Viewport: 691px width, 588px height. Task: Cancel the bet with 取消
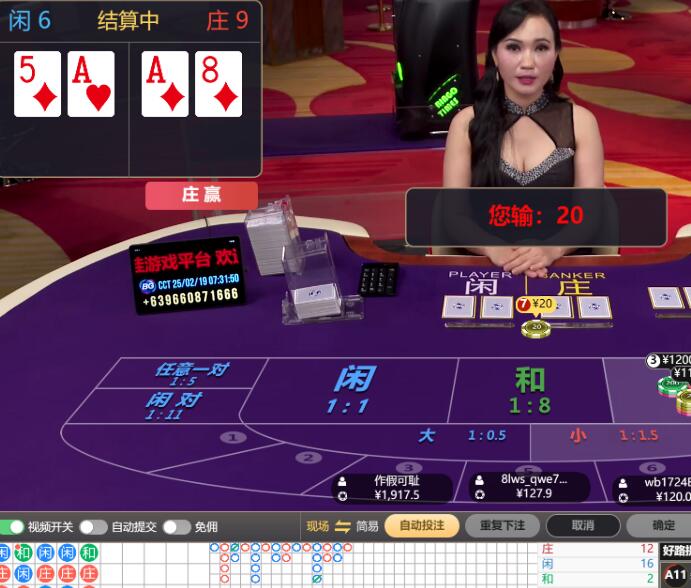click(583, 526)
